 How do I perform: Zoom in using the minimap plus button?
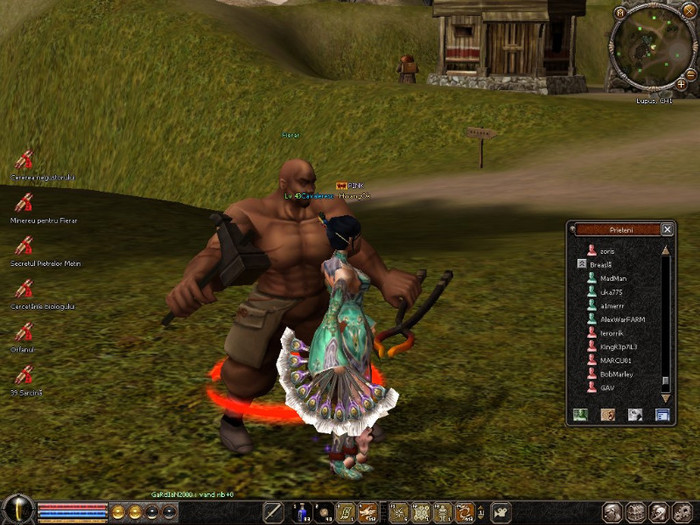[681, 84]
